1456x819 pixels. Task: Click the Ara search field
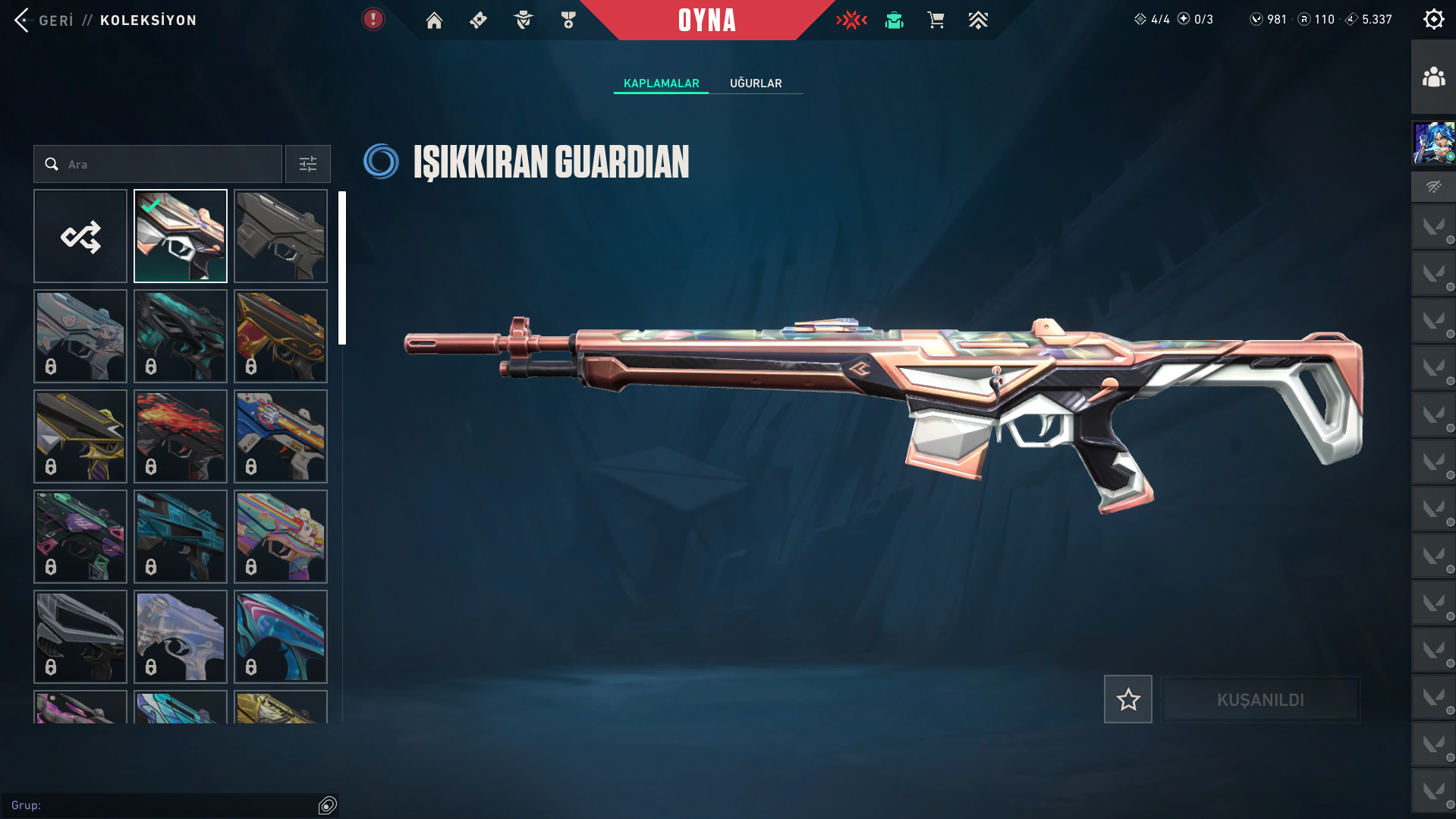click(x=167, y=164)
